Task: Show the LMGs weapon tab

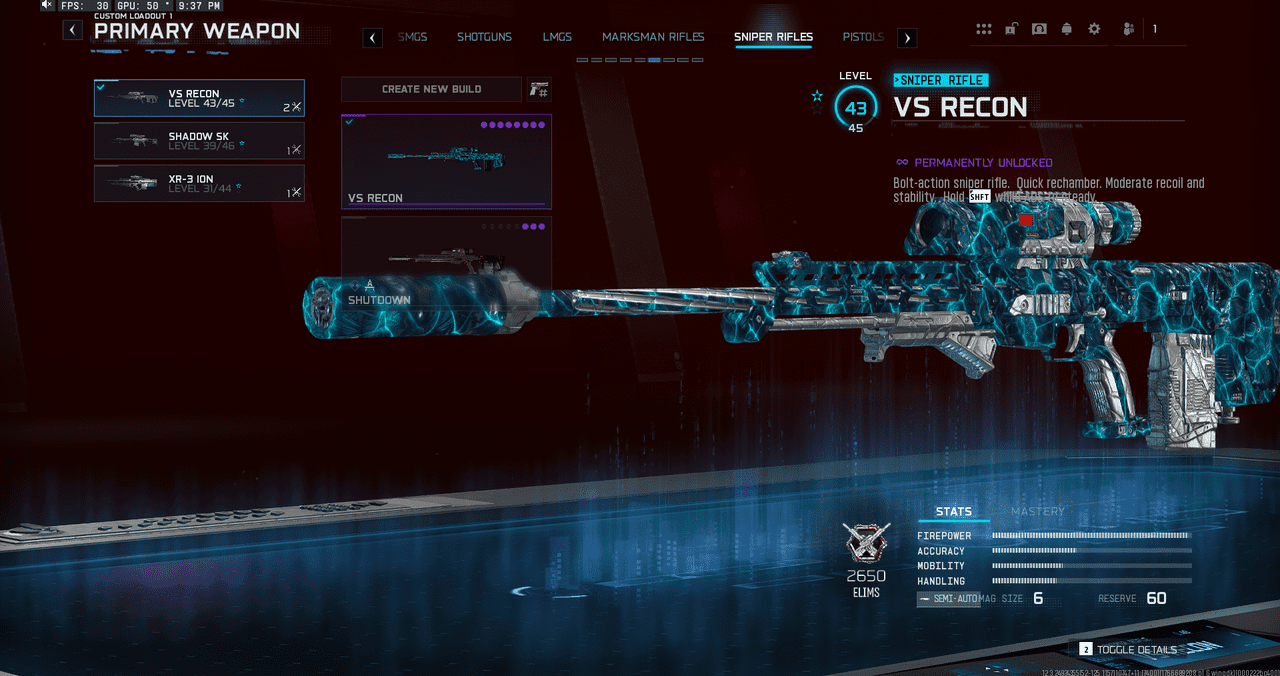Action: (x=557, y=37)
